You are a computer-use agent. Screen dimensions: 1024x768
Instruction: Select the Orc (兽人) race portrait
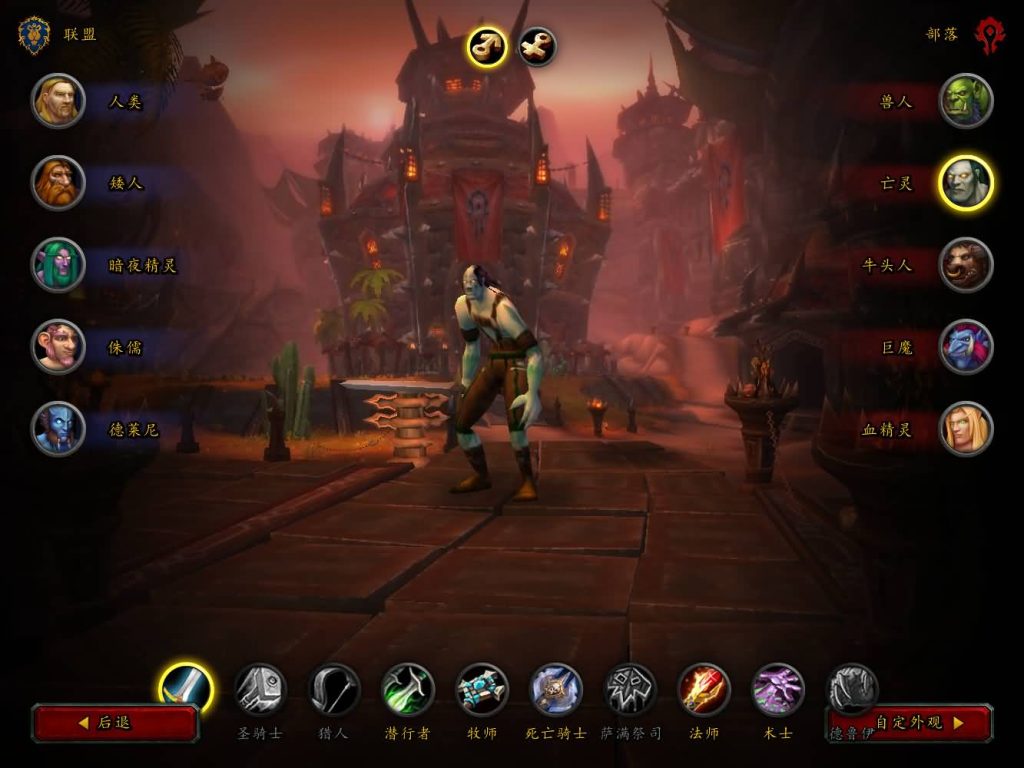coord(966,101)
